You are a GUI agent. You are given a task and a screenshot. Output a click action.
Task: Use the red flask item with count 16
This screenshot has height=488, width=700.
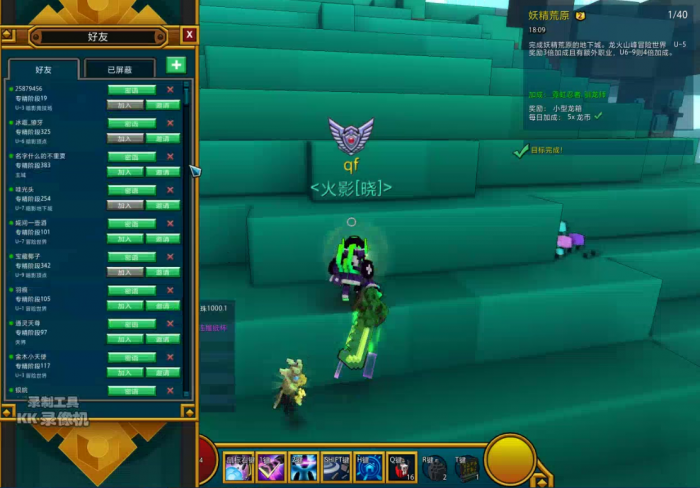[402, 466]
